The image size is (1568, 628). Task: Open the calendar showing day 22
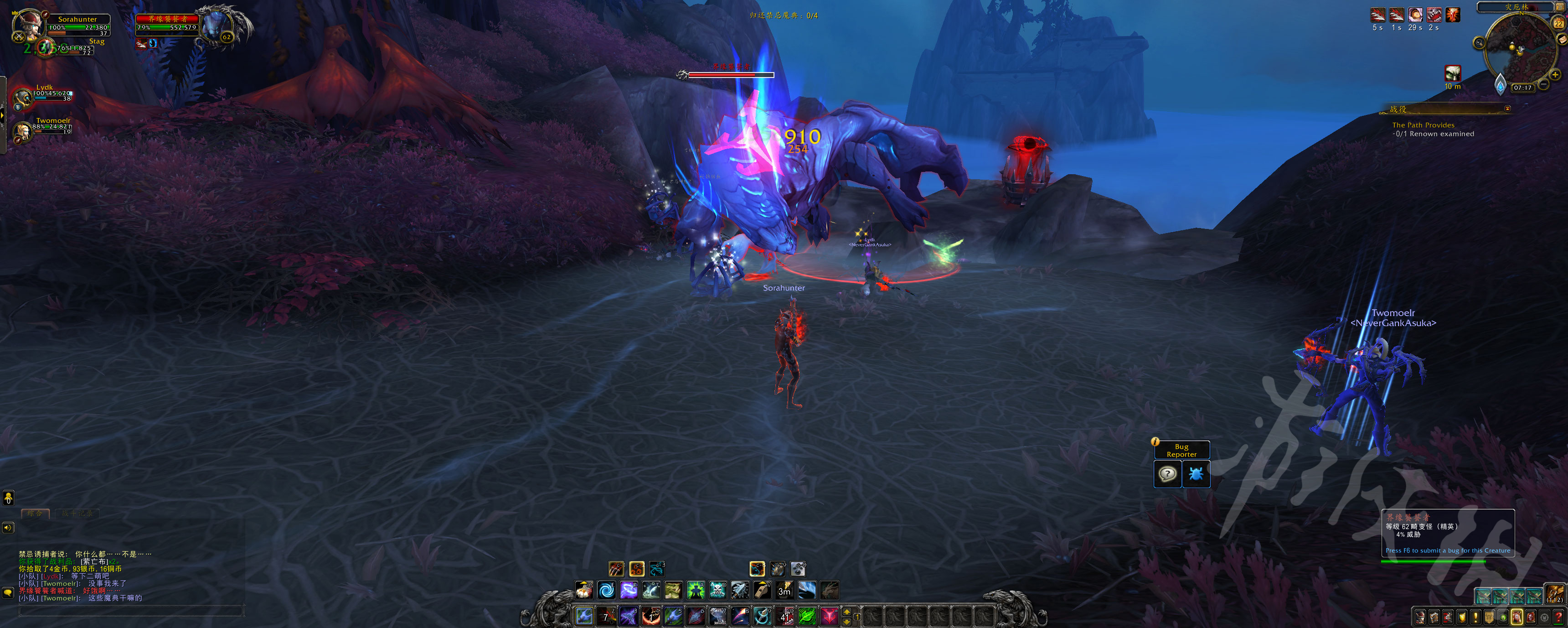(1558, 23)
